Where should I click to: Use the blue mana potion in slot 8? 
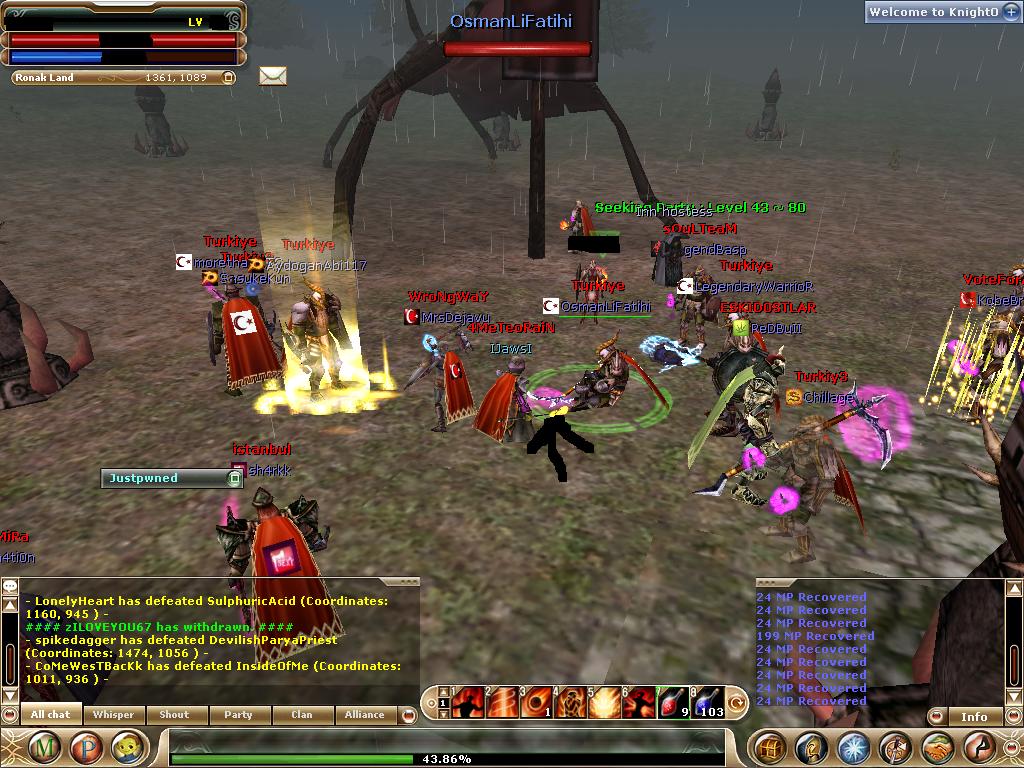[x=707, y=704]
